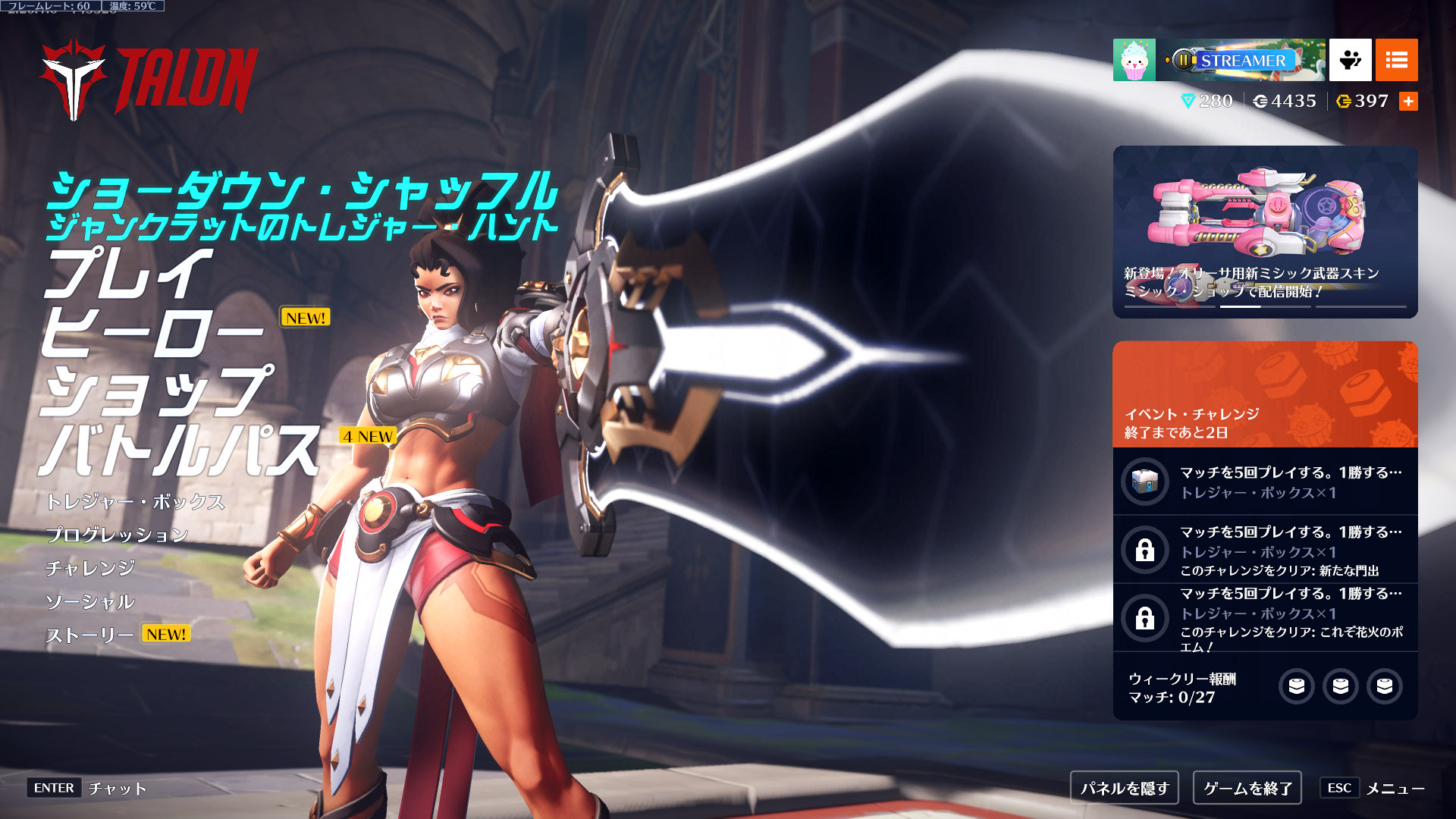Open プログレッション (Progression)
The image size is (1456, 819).
tap(117, 535)
